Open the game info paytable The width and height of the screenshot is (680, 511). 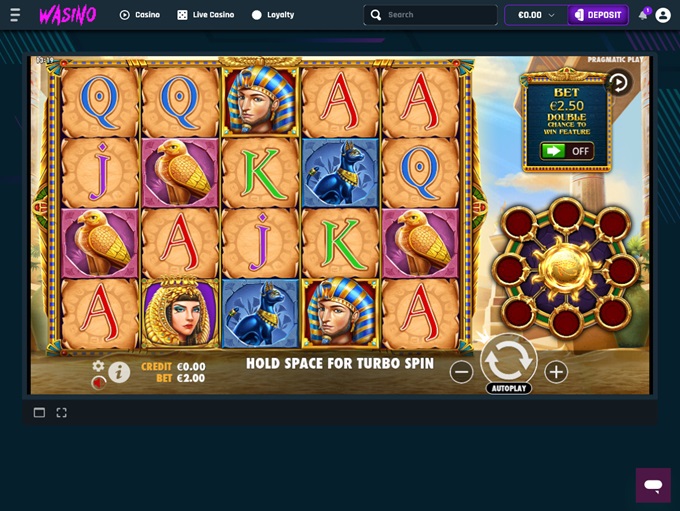pos(119,373)
